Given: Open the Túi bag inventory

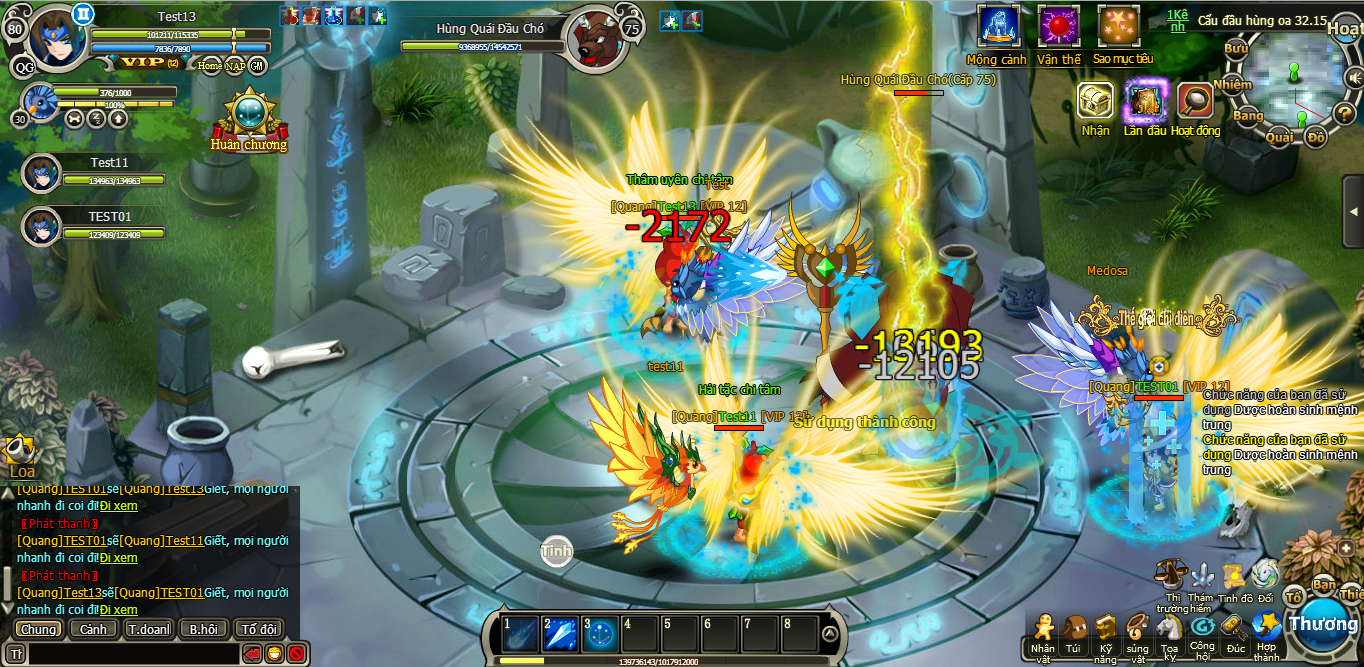Looking at the screenshot, I should pyautogui.click(x=1074, y=630).
